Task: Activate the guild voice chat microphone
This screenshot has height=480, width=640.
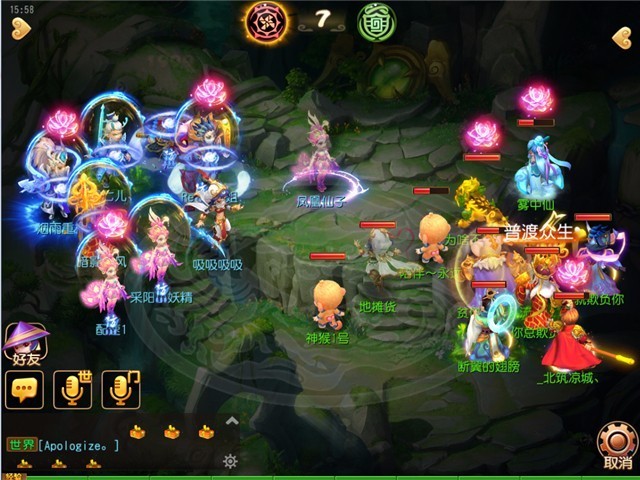Action: tap(120, 389)
